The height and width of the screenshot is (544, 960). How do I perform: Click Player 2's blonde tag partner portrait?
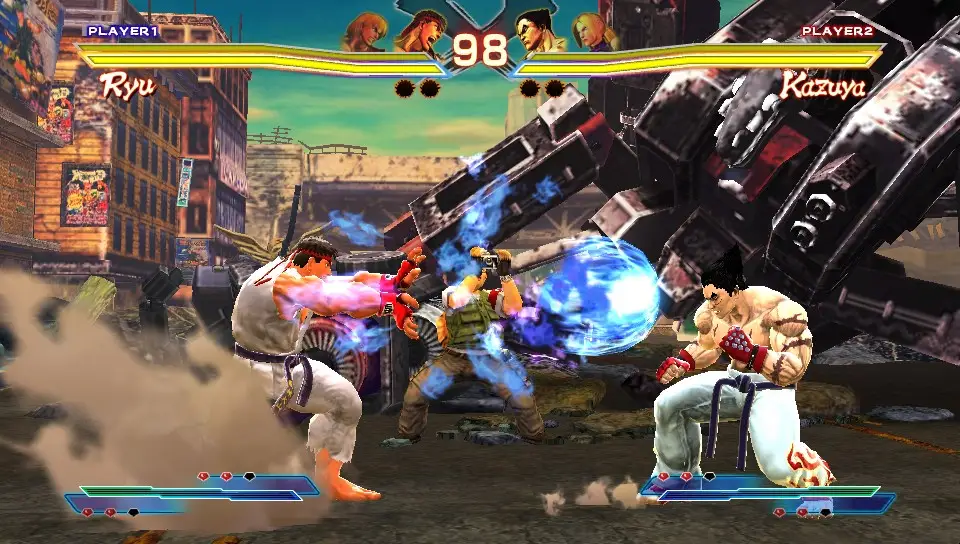(592, 31)
